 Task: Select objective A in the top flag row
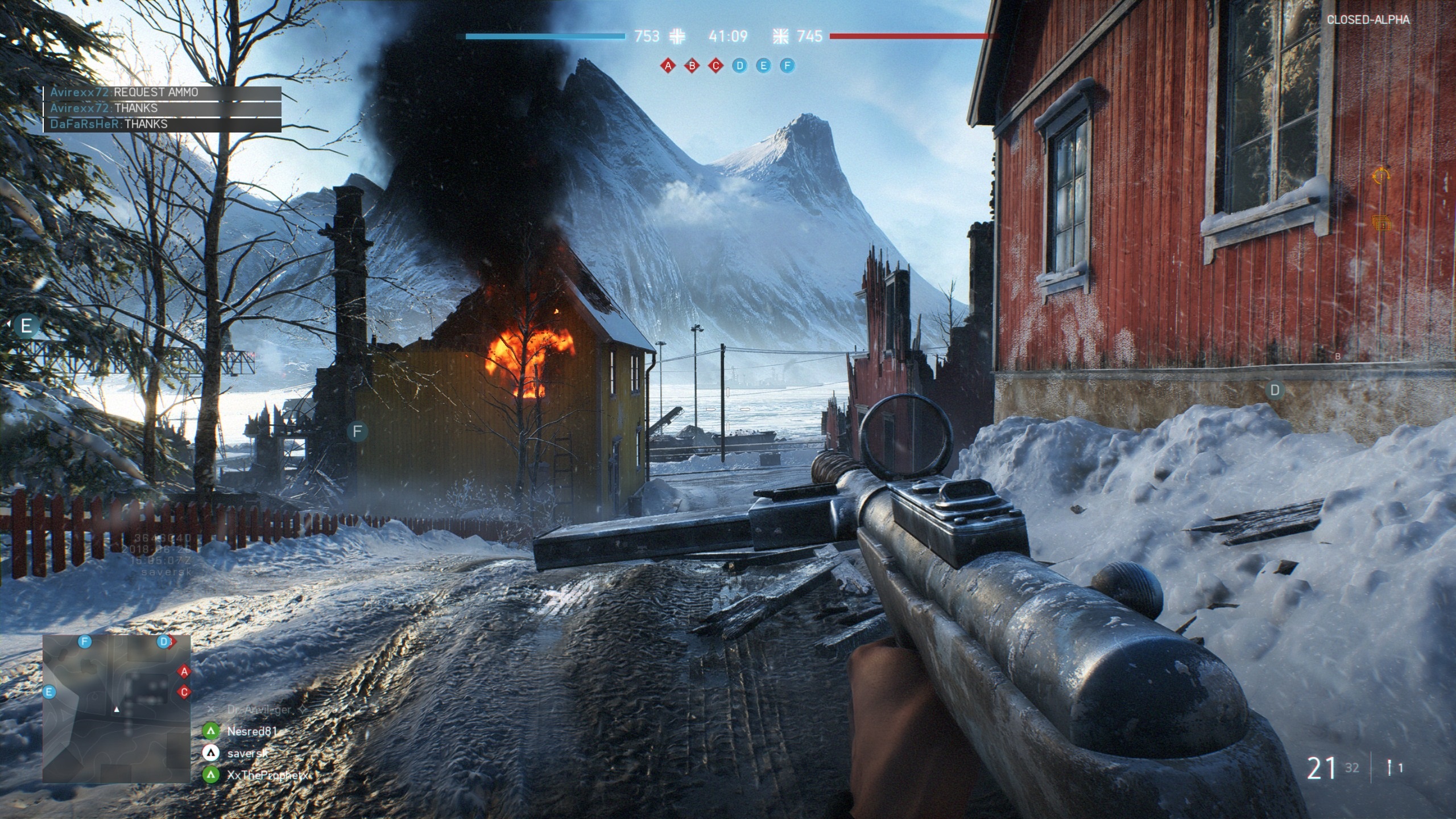(668, 66)
